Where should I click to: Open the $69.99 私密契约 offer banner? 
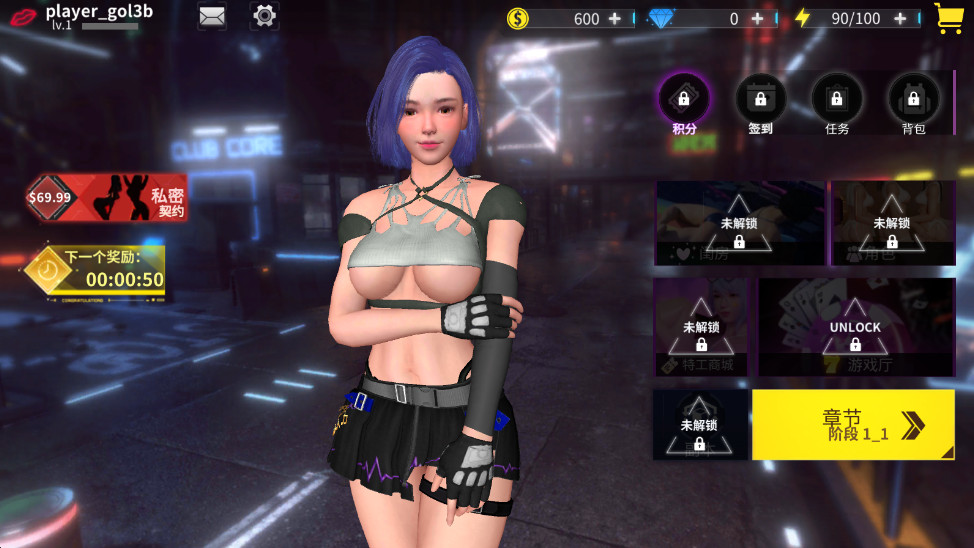click(107, 197)
